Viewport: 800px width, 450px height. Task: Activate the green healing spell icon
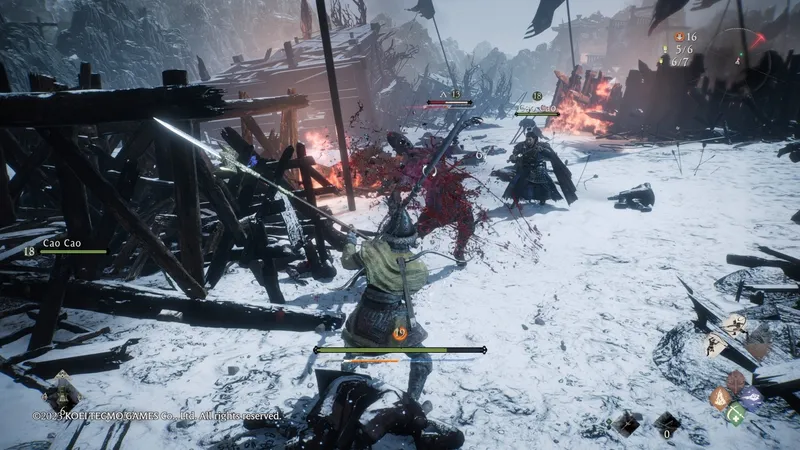point(736,413)
